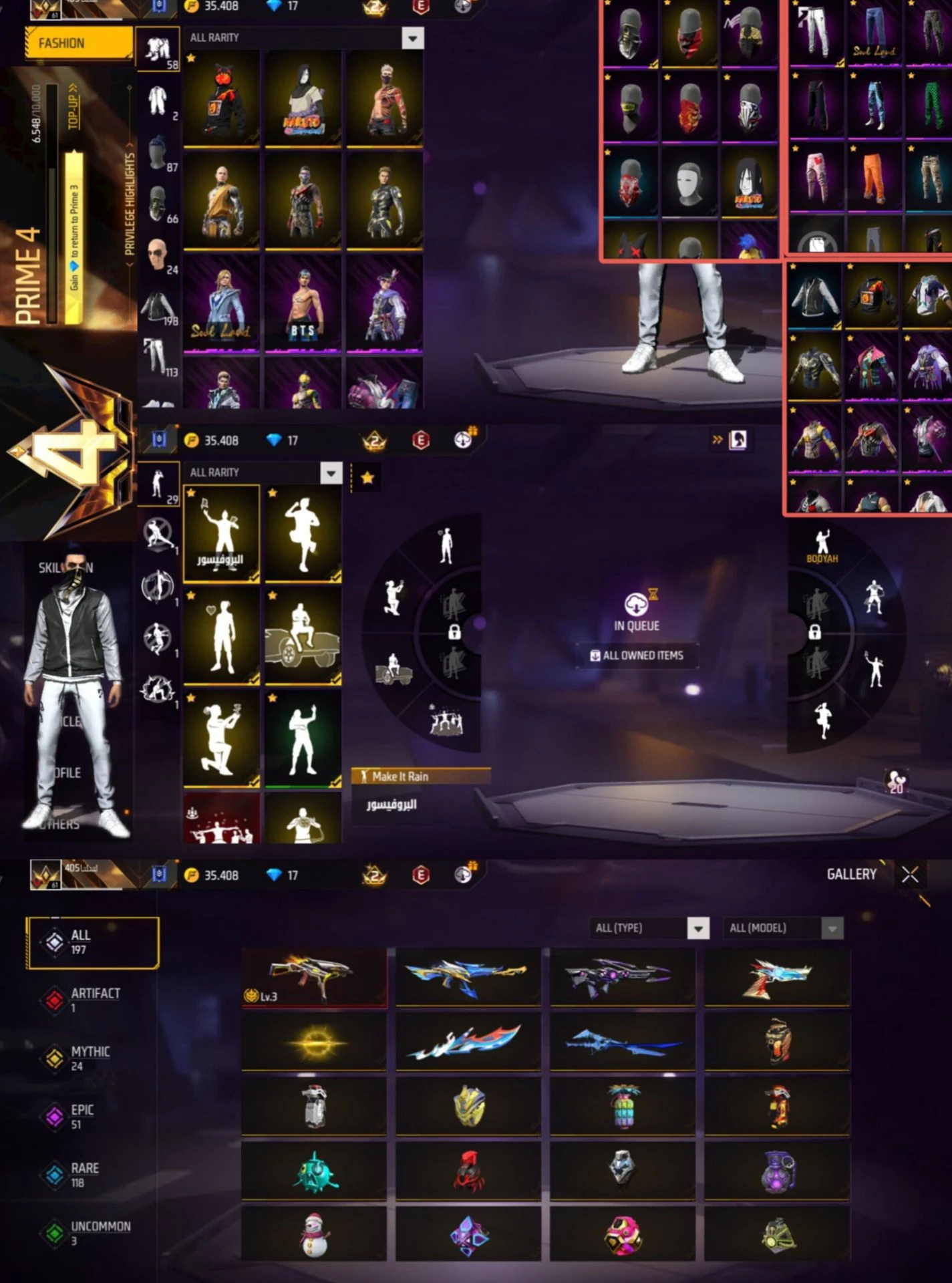Image resolution: width=952 pixels, height=1283 pixels.
Task: Select the Lv.3 gun skin thumbnail
Action: pyautogui.click(x=314, y=977)
